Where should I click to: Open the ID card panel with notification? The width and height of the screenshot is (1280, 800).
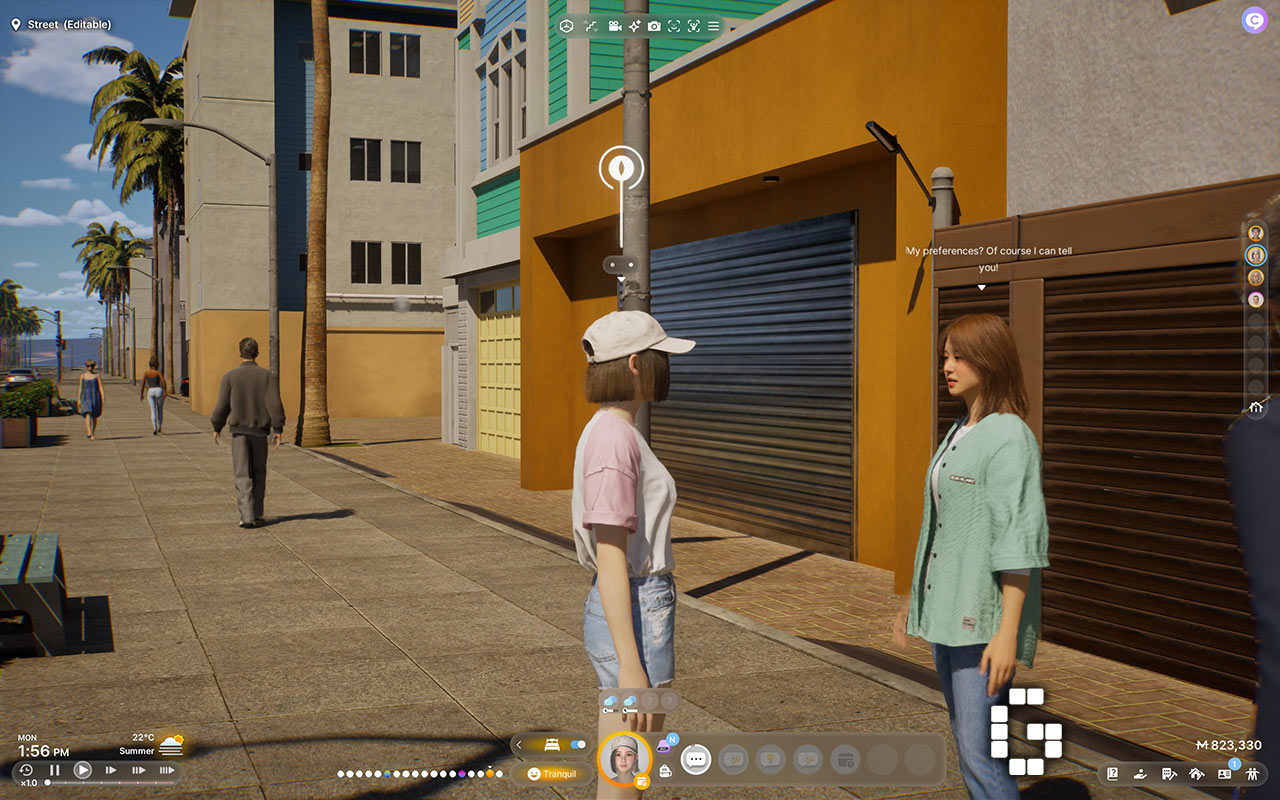pyautogui.click(x=1224, y=774)
